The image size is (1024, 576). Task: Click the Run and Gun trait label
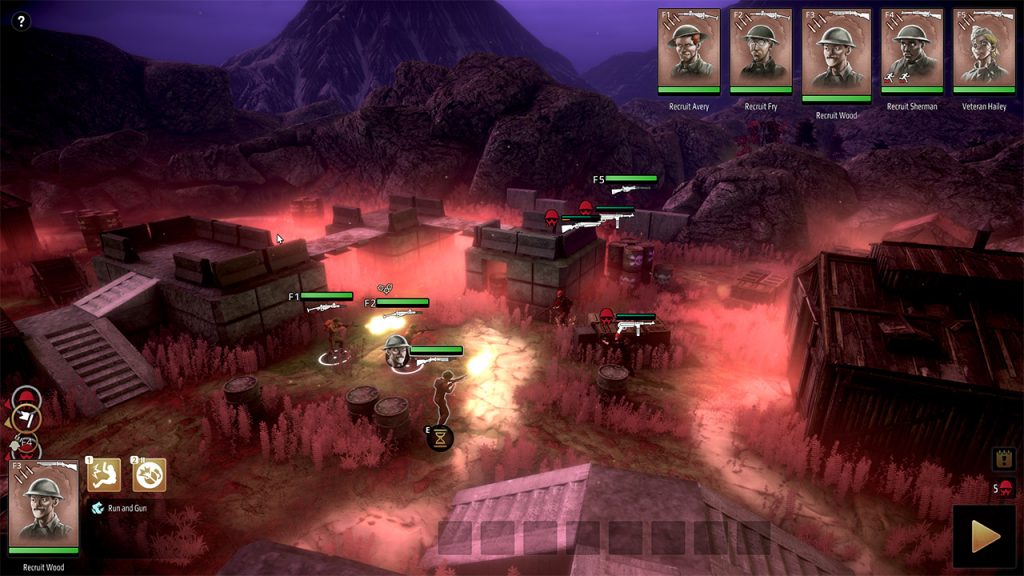127,508
